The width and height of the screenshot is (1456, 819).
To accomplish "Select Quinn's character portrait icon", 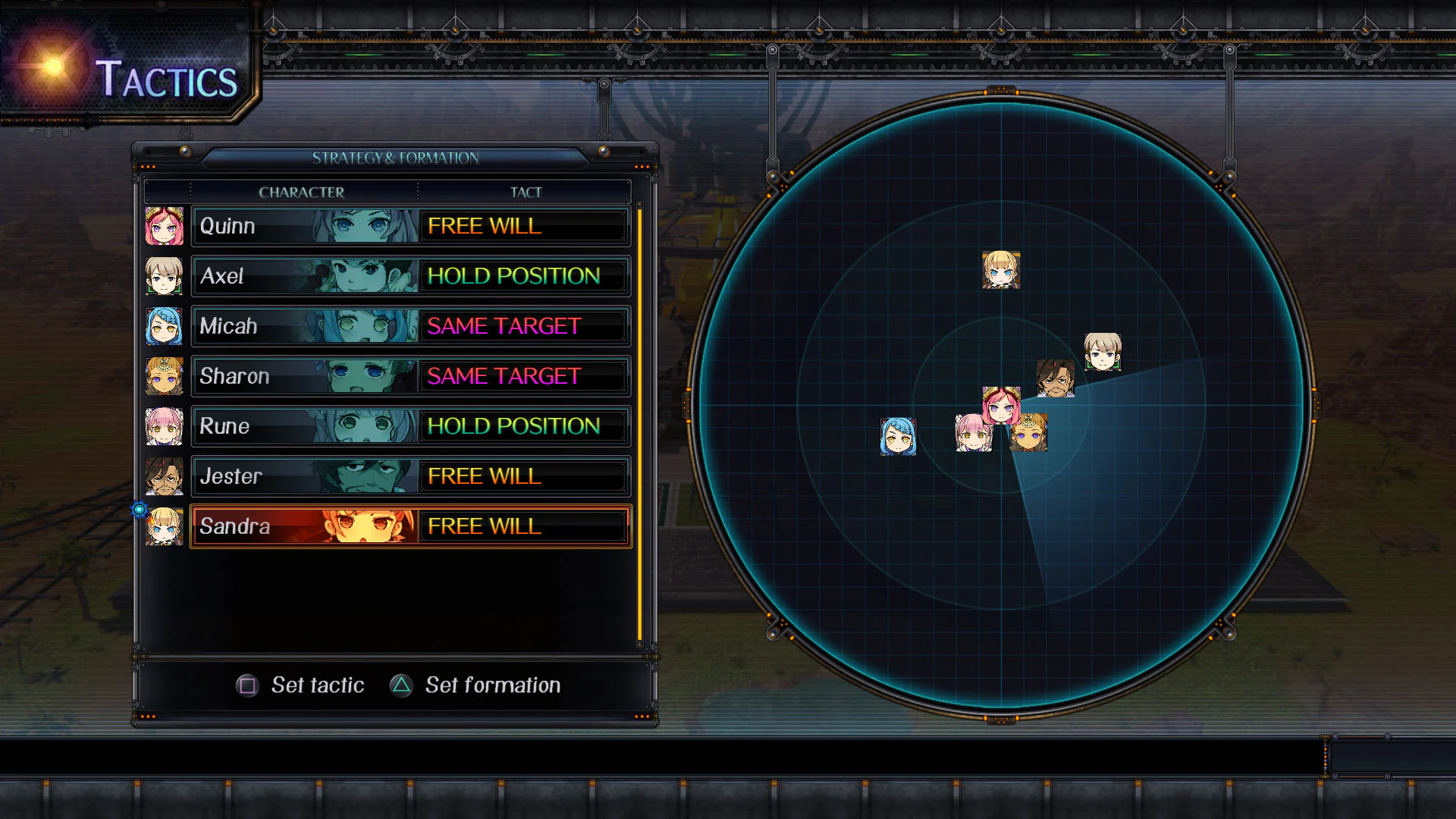I will click(165, 226).
